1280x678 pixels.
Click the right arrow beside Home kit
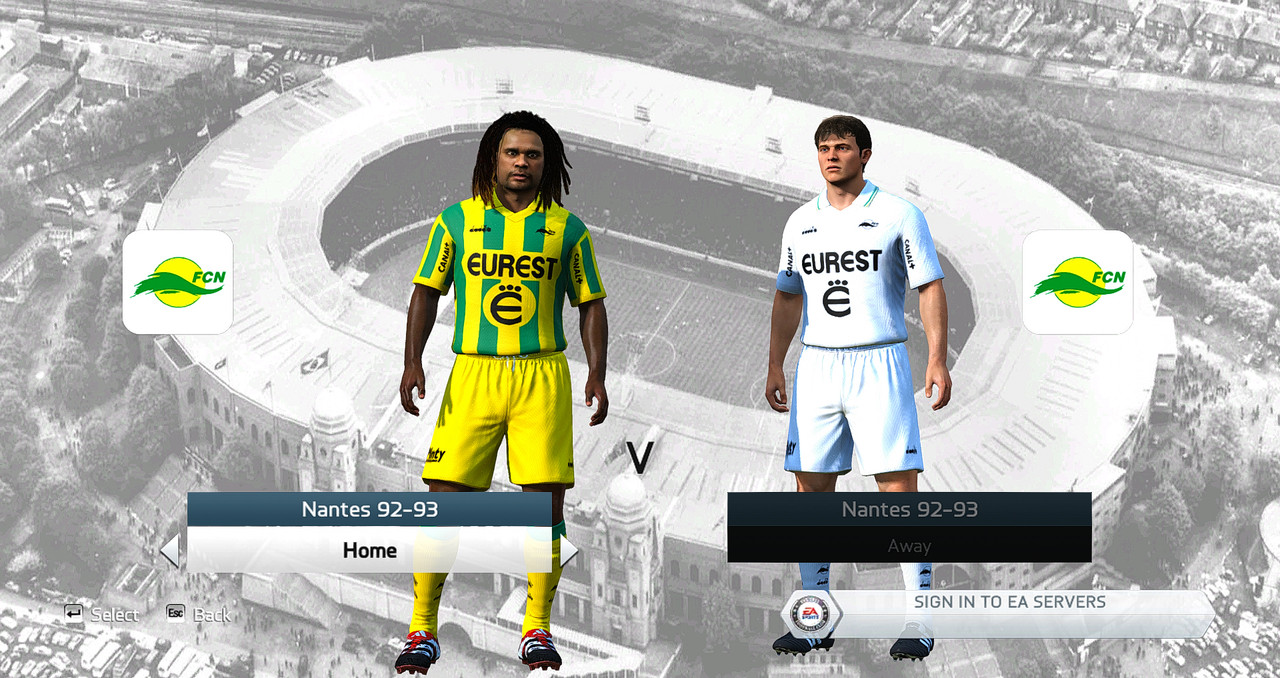pyautogui.click(x=568, y=551)
